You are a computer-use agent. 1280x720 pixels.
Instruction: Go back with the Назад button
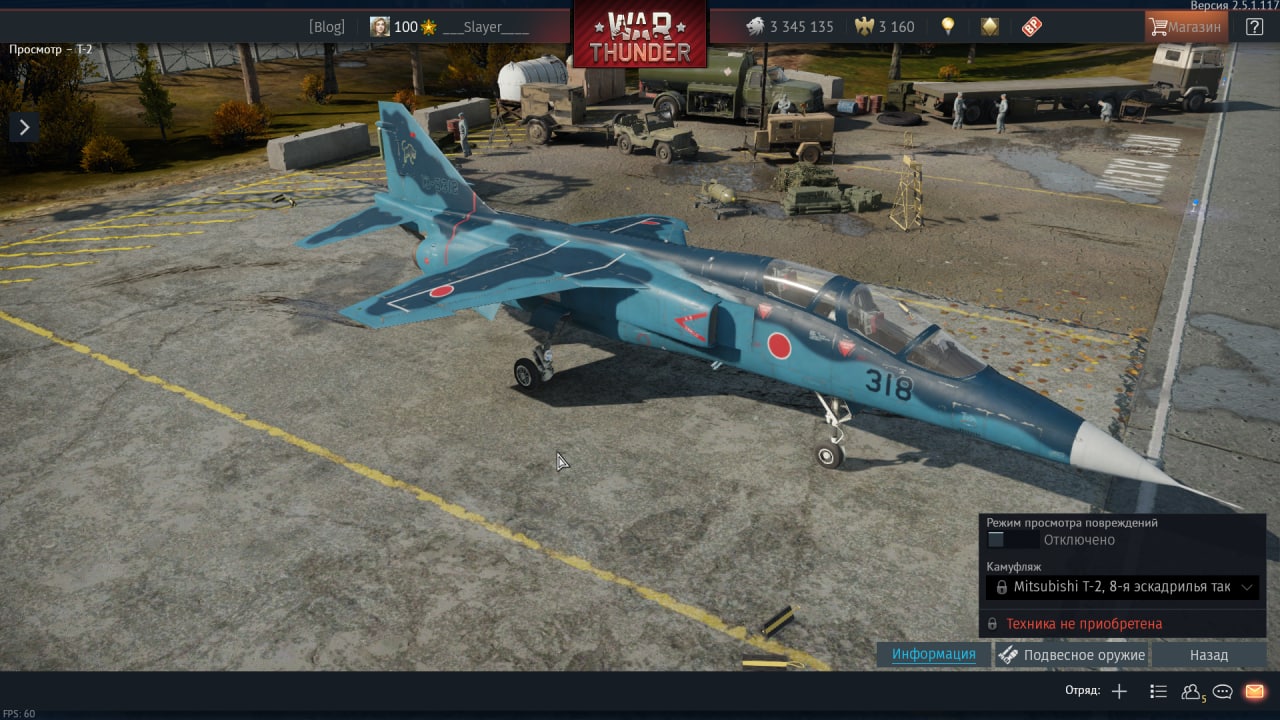1208,655
